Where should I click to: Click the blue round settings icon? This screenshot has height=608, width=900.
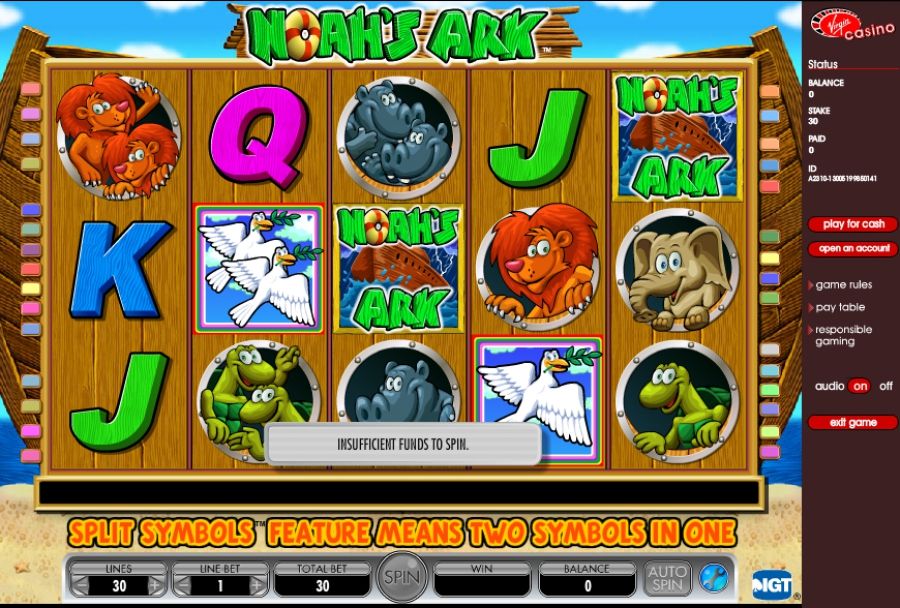coord(713,577)
